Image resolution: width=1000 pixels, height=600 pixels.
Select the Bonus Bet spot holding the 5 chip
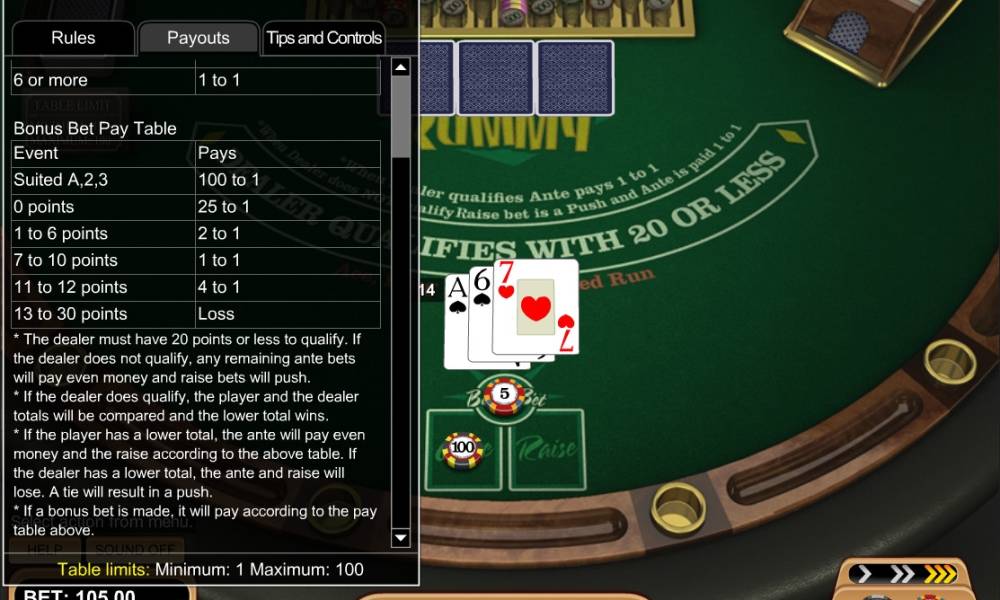coord(505,395)
